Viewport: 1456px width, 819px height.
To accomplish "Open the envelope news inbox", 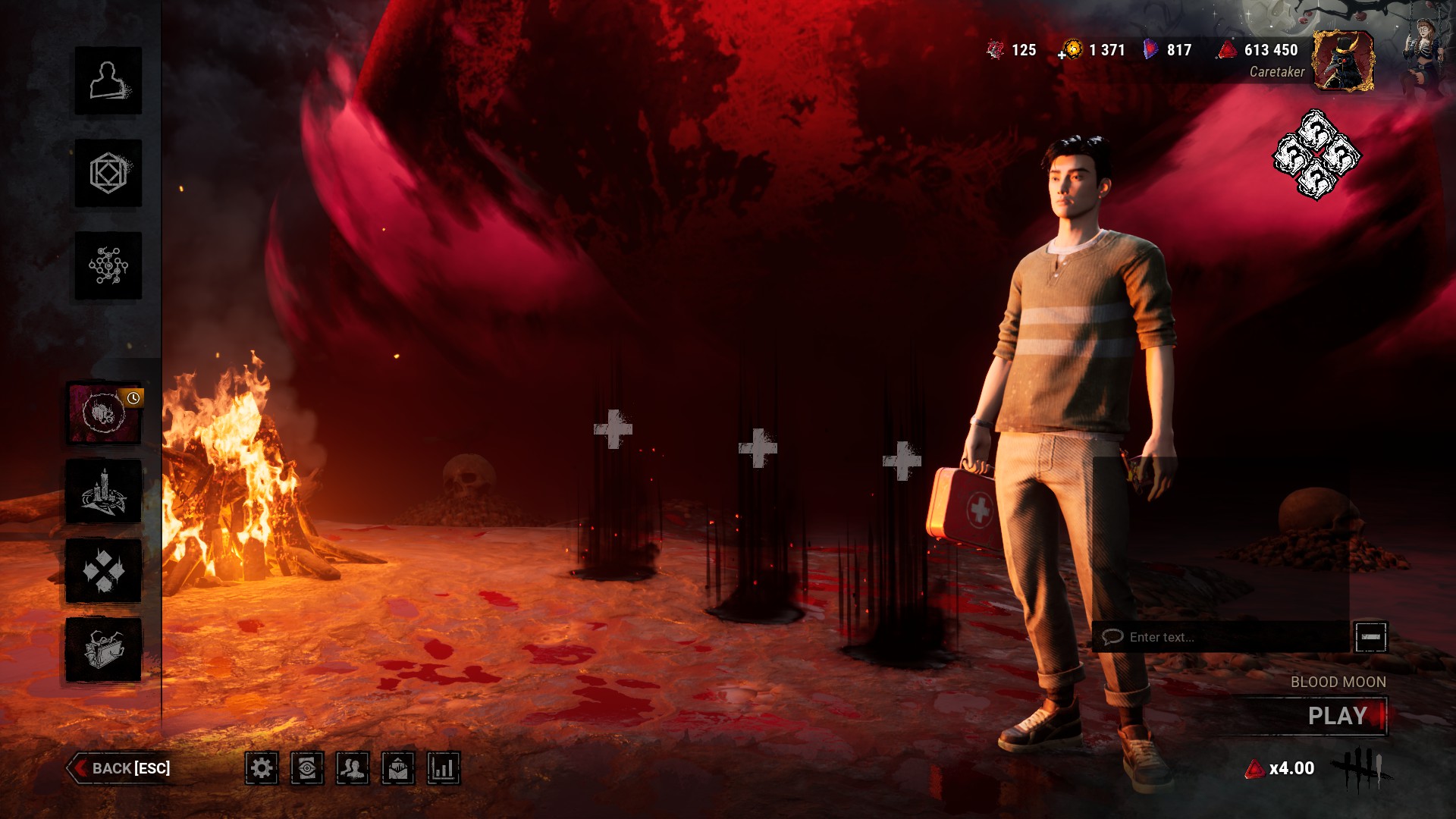I will 398,769.
